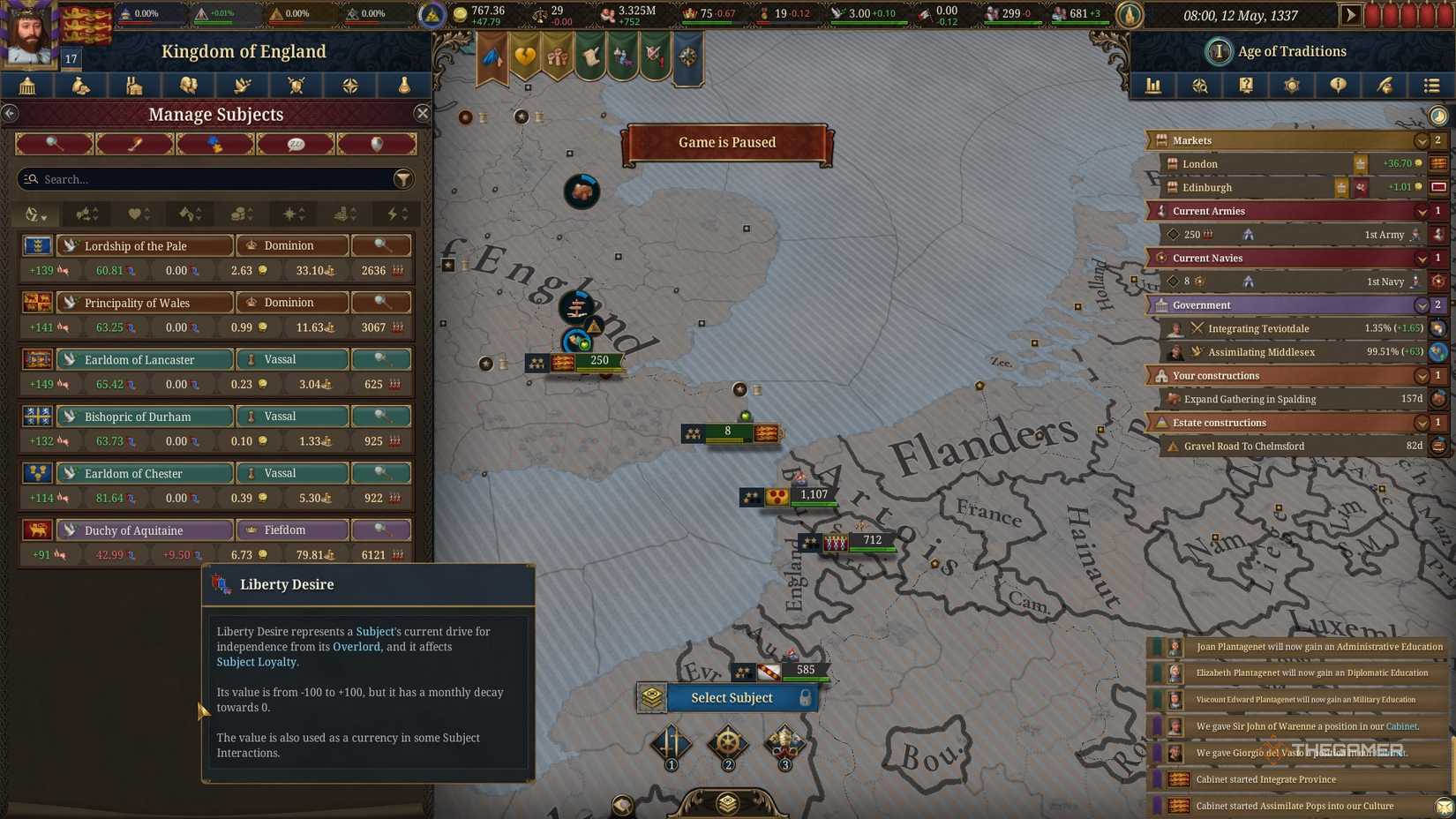Open the Production factory icon
The image size is (1456, 819).
(x=135, y=86)
